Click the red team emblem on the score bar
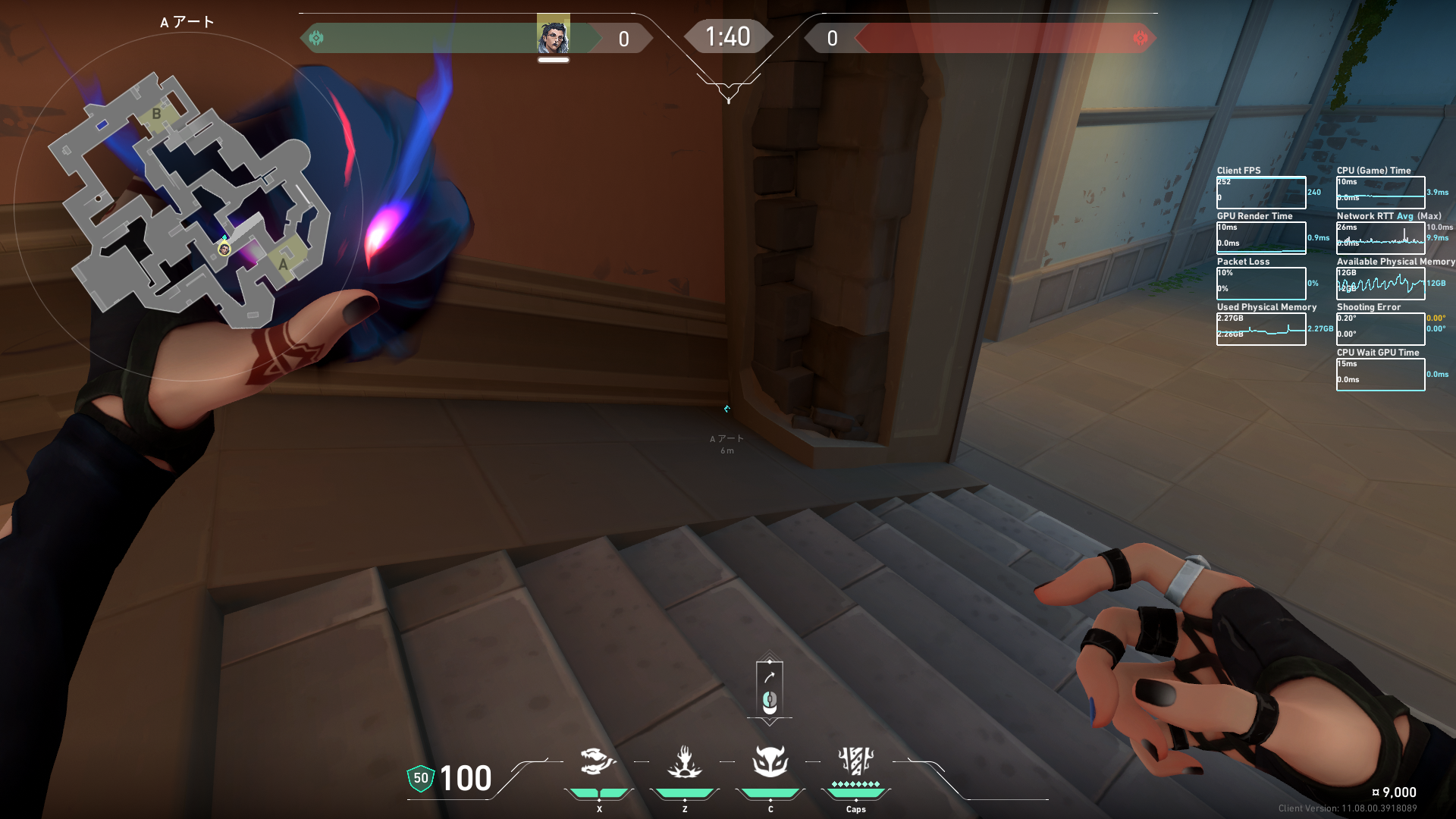1456x819 pixels. (x=1140, y=38)
